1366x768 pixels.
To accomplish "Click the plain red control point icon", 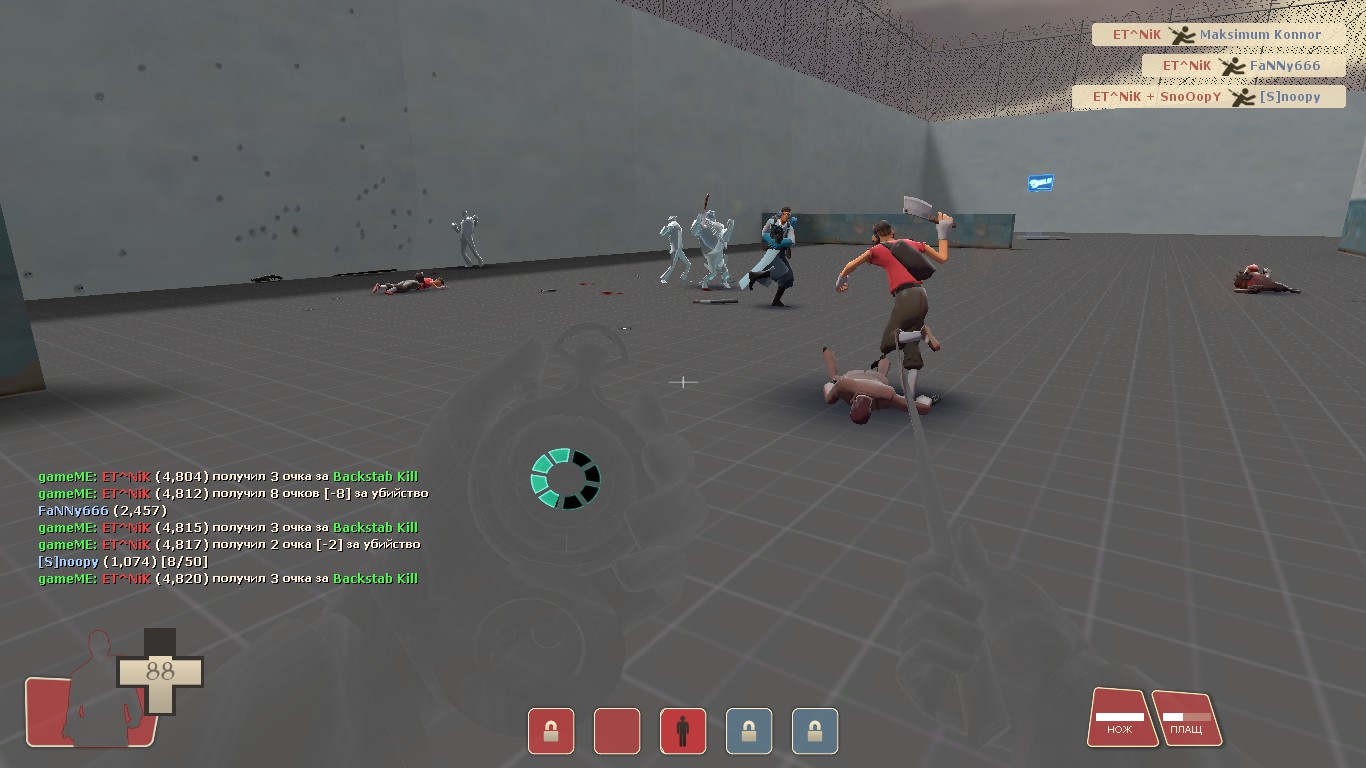I will coord(617,731).
